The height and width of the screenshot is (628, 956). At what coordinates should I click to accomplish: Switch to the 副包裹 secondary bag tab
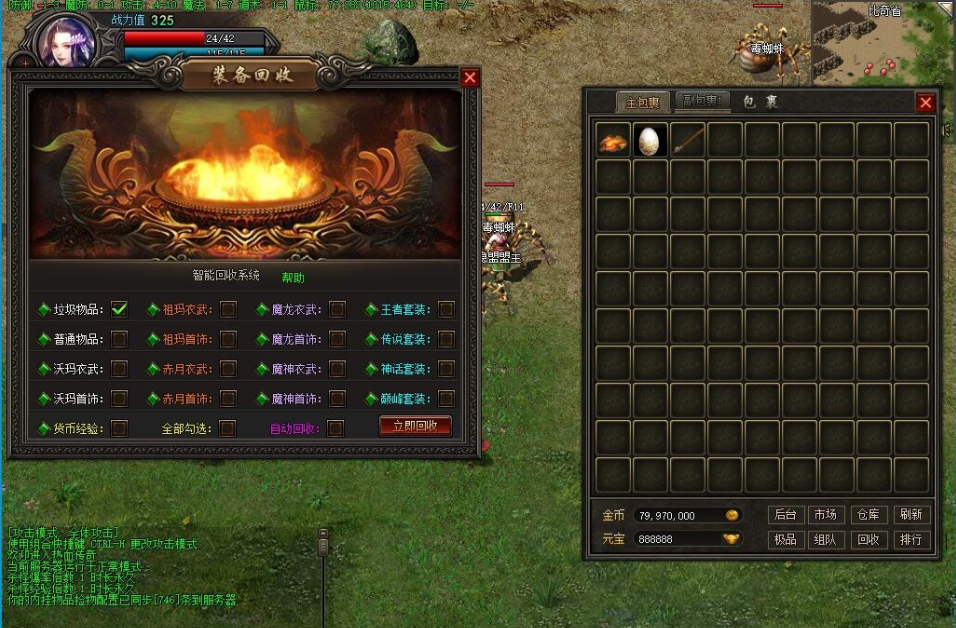click(699, 101)
